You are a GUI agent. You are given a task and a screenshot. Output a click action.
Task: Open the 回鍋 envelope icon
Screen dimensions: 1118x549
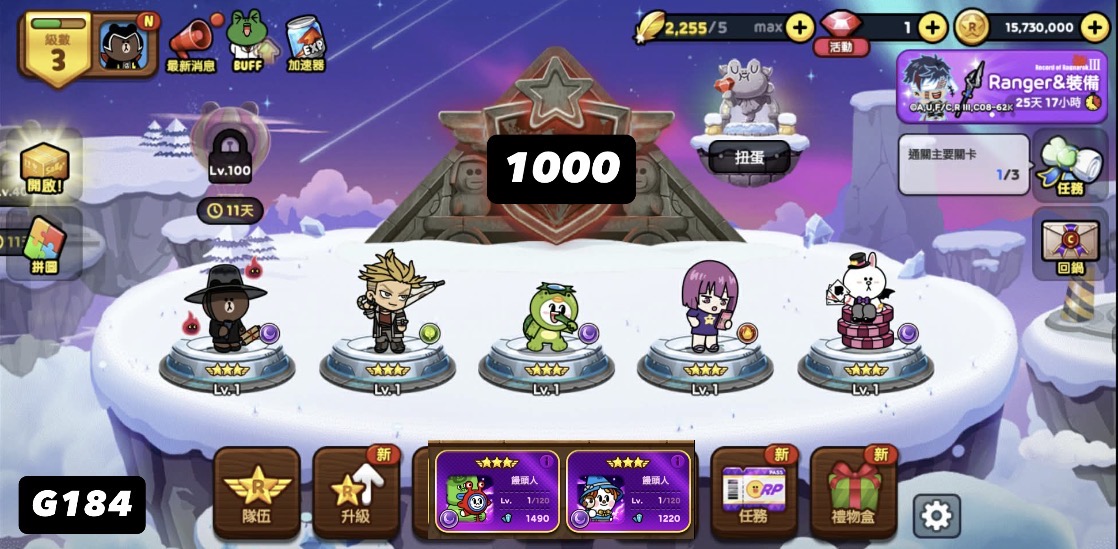pyautogui.click(x=1069, y=245)
